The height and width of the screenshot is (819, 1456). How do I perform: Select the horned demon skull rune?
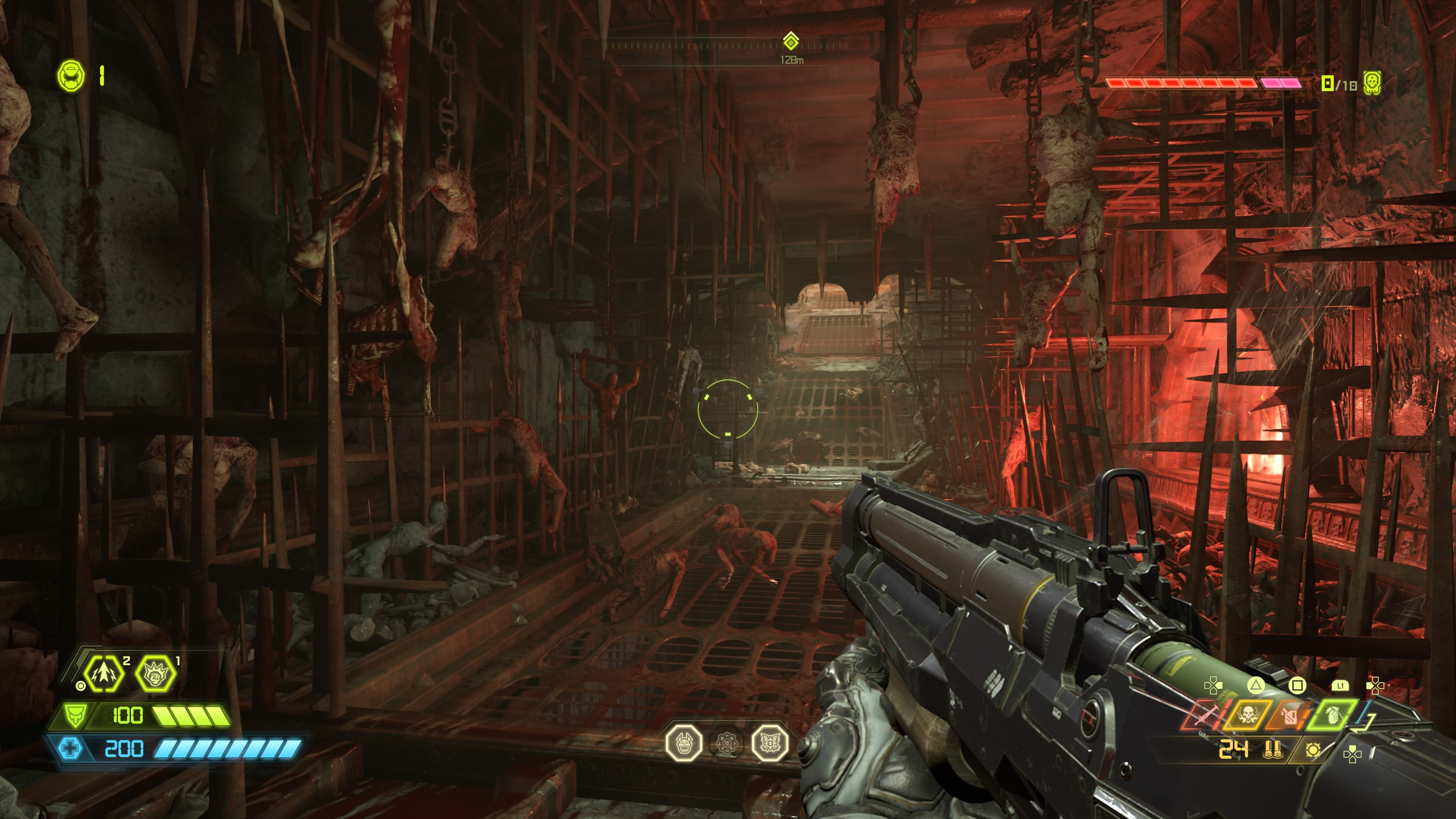(x=684, y=743)
